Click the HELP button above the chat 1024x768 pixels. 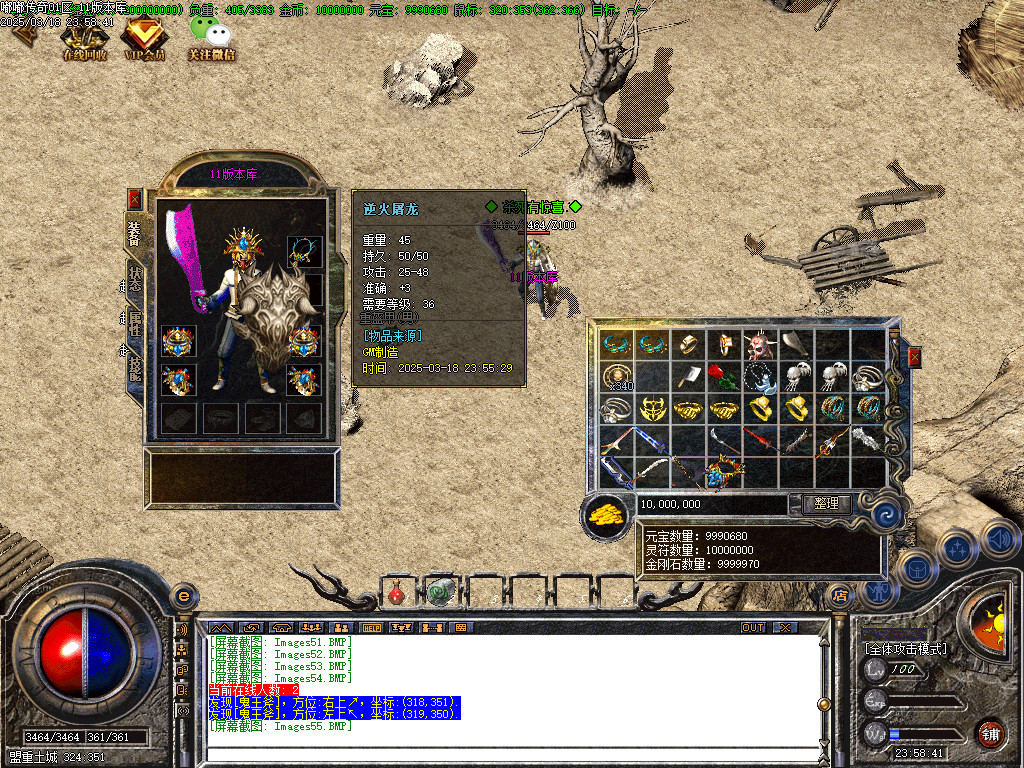click(372, 628)
